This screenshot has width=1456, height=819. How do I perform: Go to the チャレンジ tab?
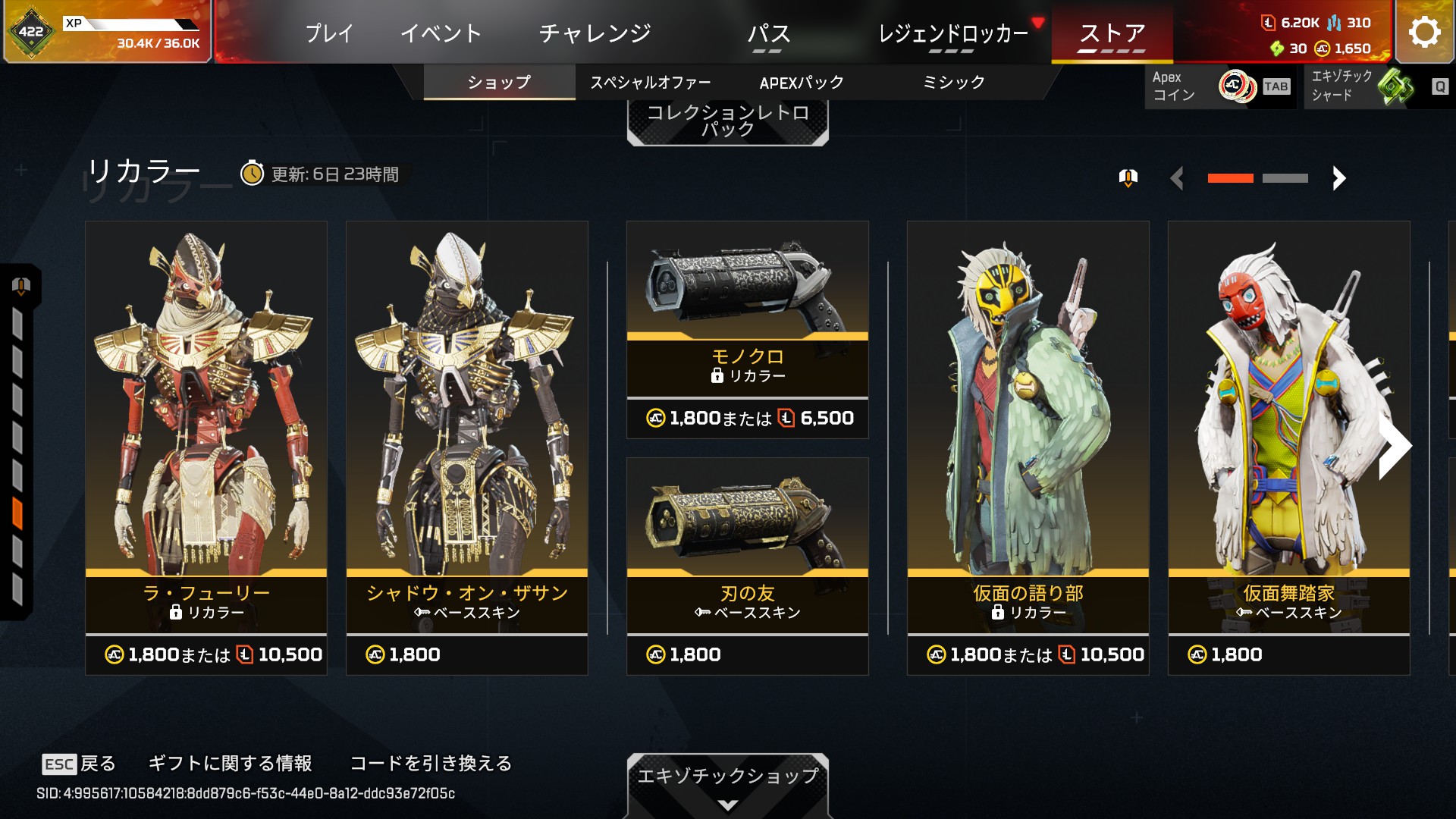tap(595, 33)
